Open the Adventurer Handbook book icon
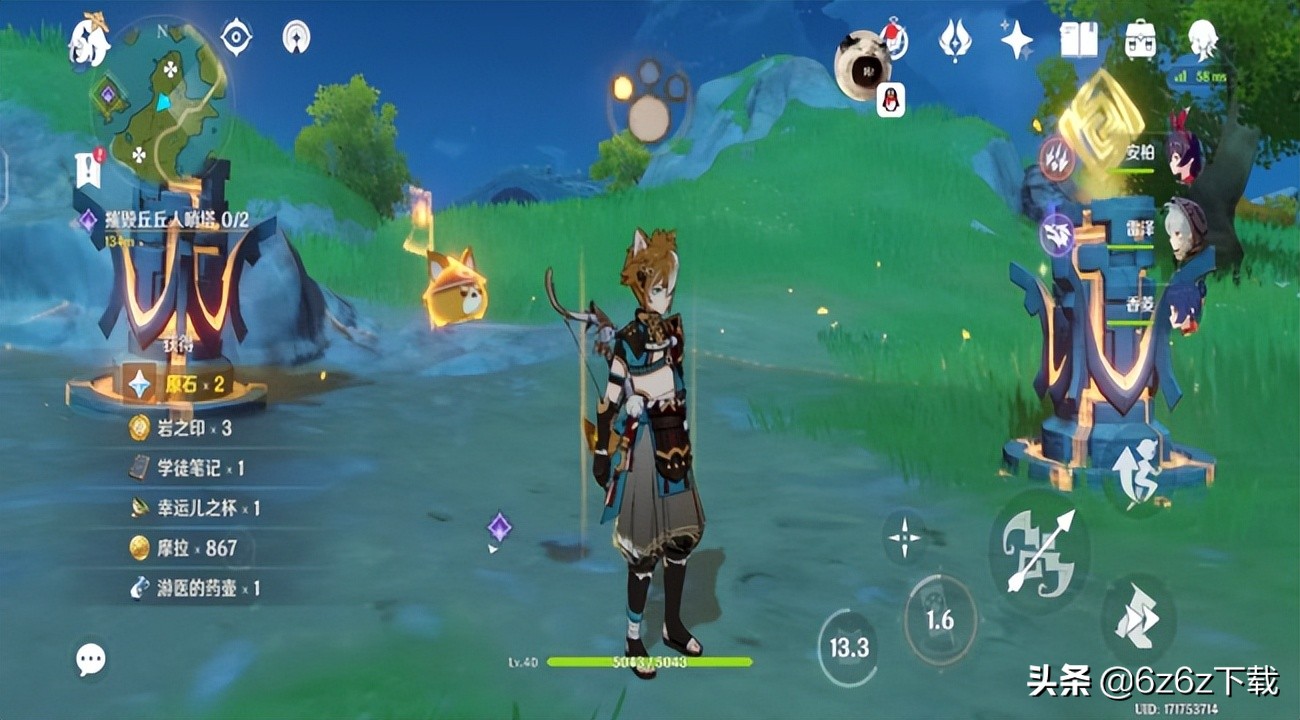Screen dimensions: 1300x720 (1079, 41)
